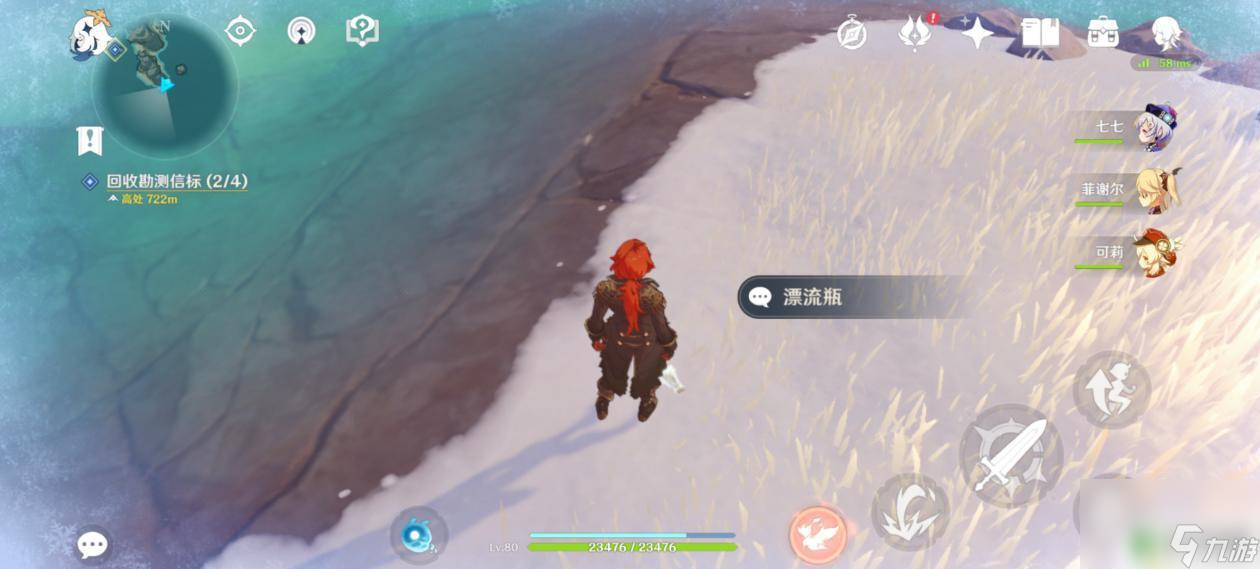
Task: Tap the quest exclamation bookmark icon
Action: (90, 141)
